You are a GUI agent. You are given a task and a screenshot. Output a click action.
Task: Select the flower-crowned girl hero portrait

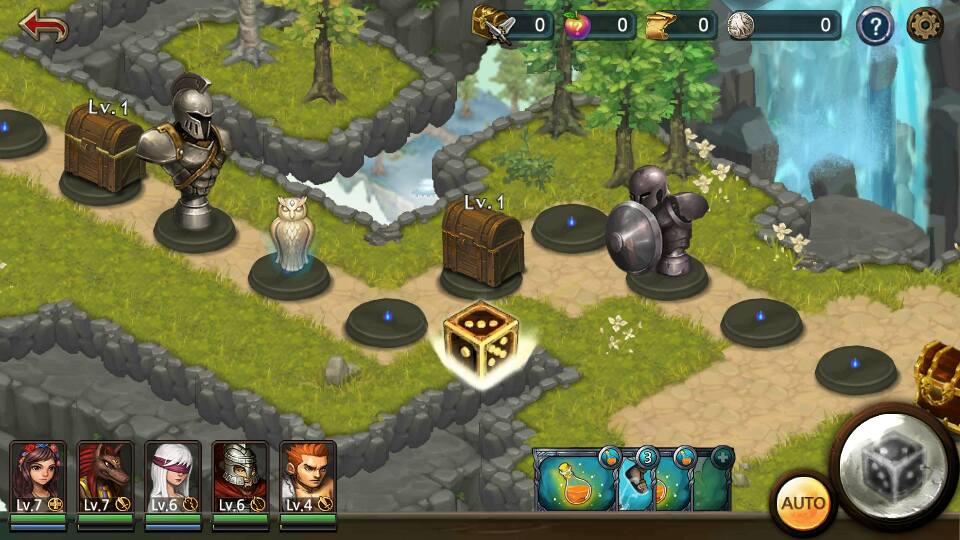38,477
